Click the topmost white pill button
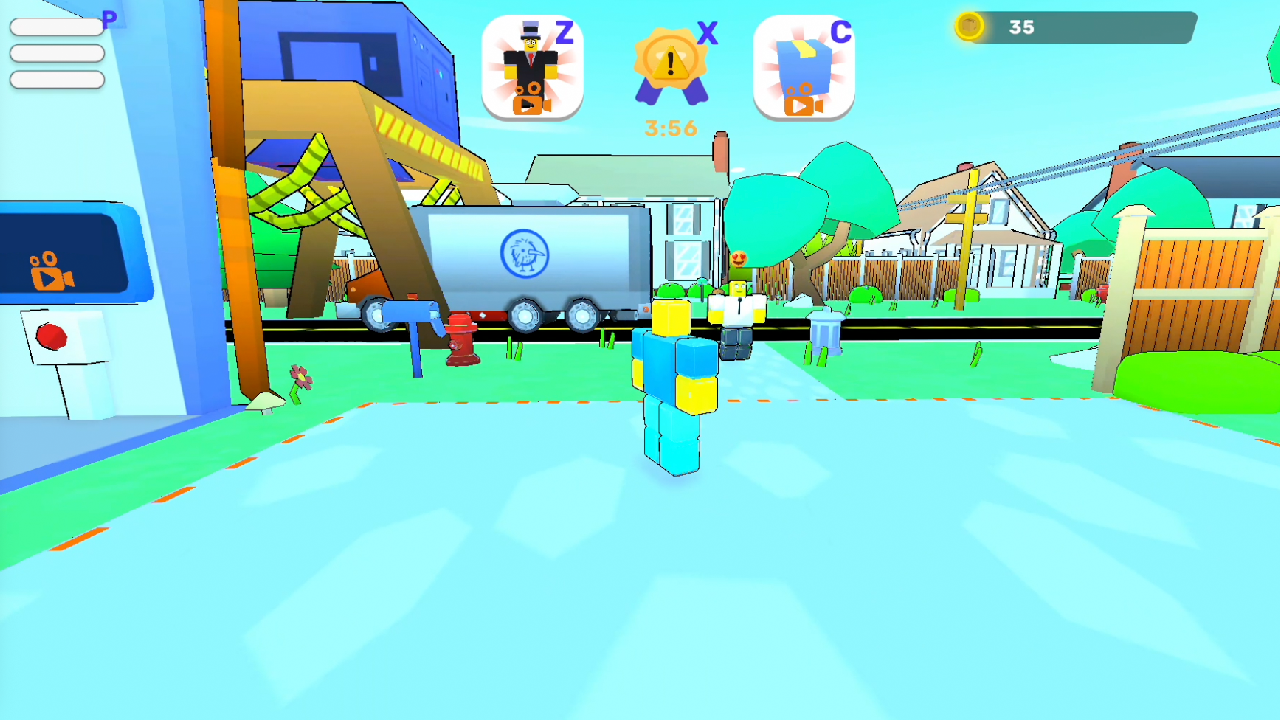1280x720 pixels. [x=56, y=26]
